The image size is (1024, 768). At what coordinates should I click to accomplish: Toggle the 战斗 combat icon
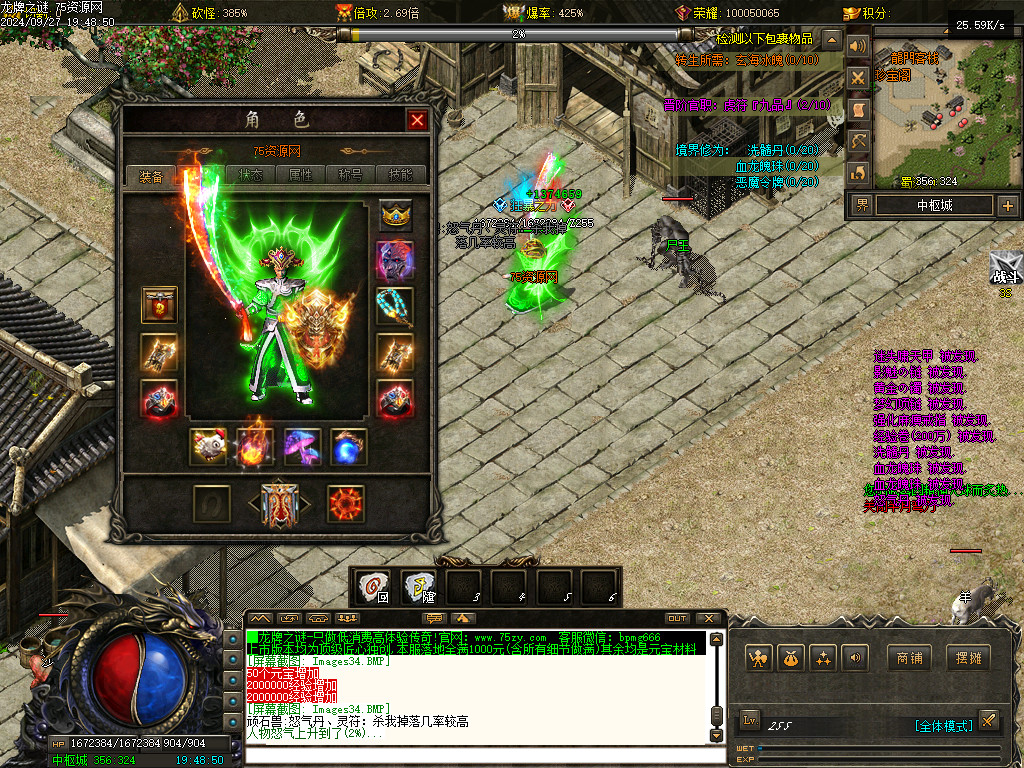[1004, 271]
